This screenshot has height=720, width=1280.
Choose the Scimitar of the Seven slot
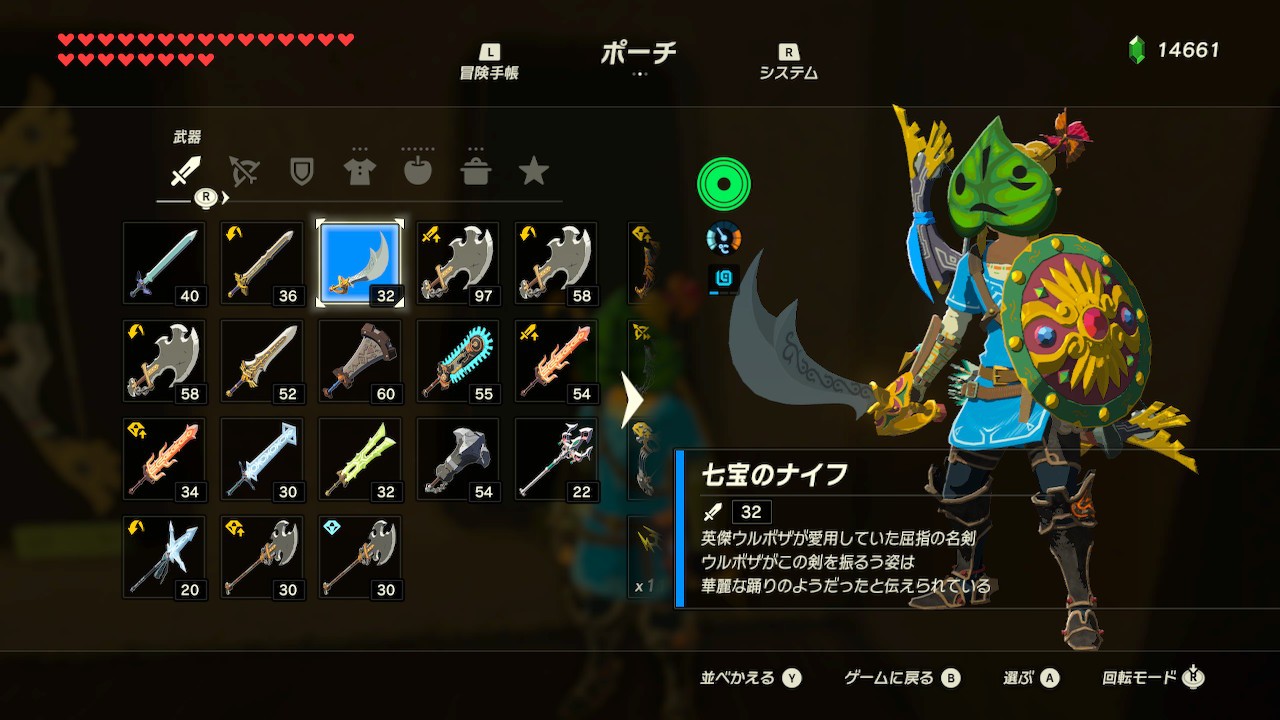360,263
